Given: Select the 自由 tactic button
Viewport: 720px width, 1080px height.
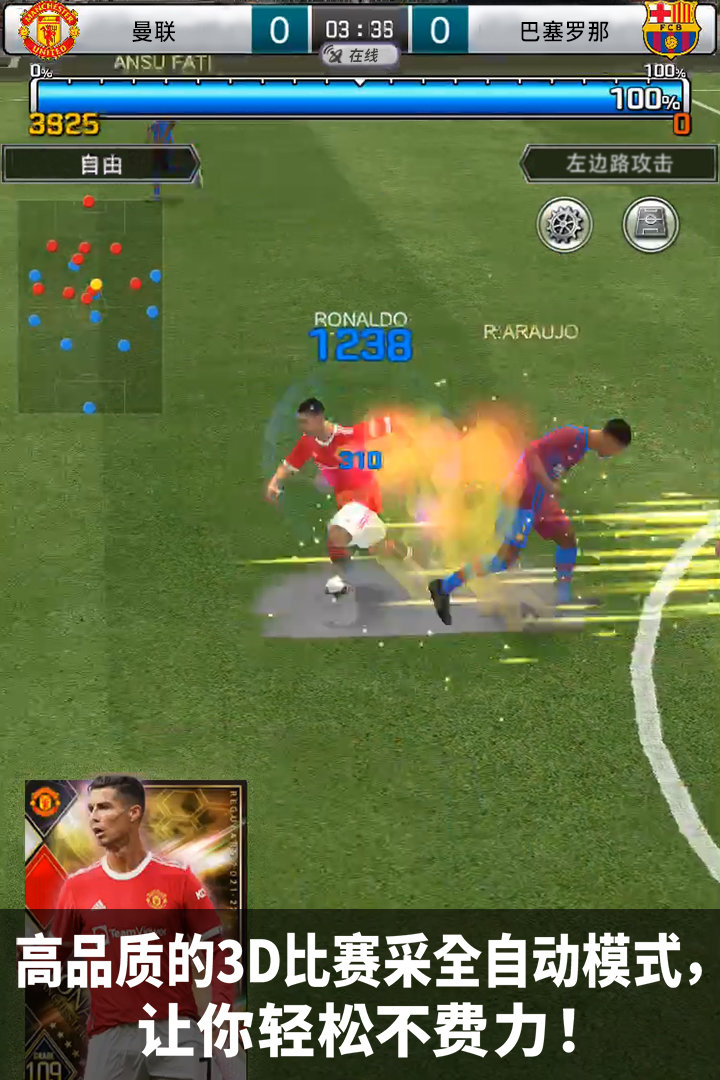Looking at the screenshot, I should click(x=100, y=164).
